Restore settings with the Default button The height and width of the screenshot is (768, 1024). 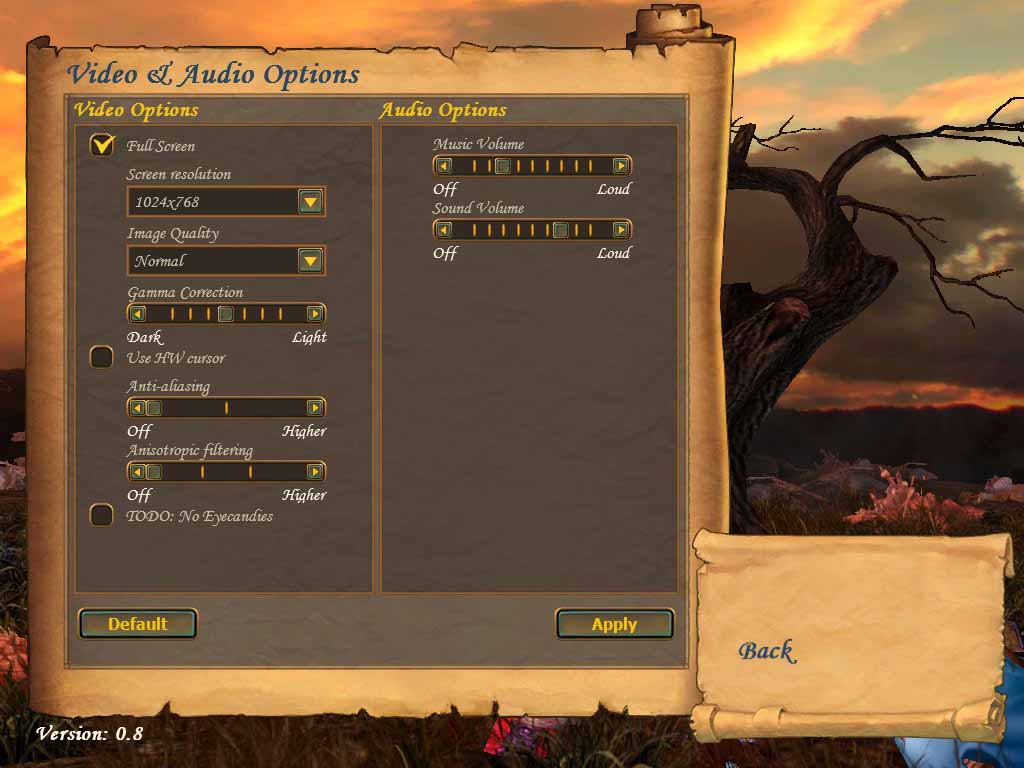point(138,624)
